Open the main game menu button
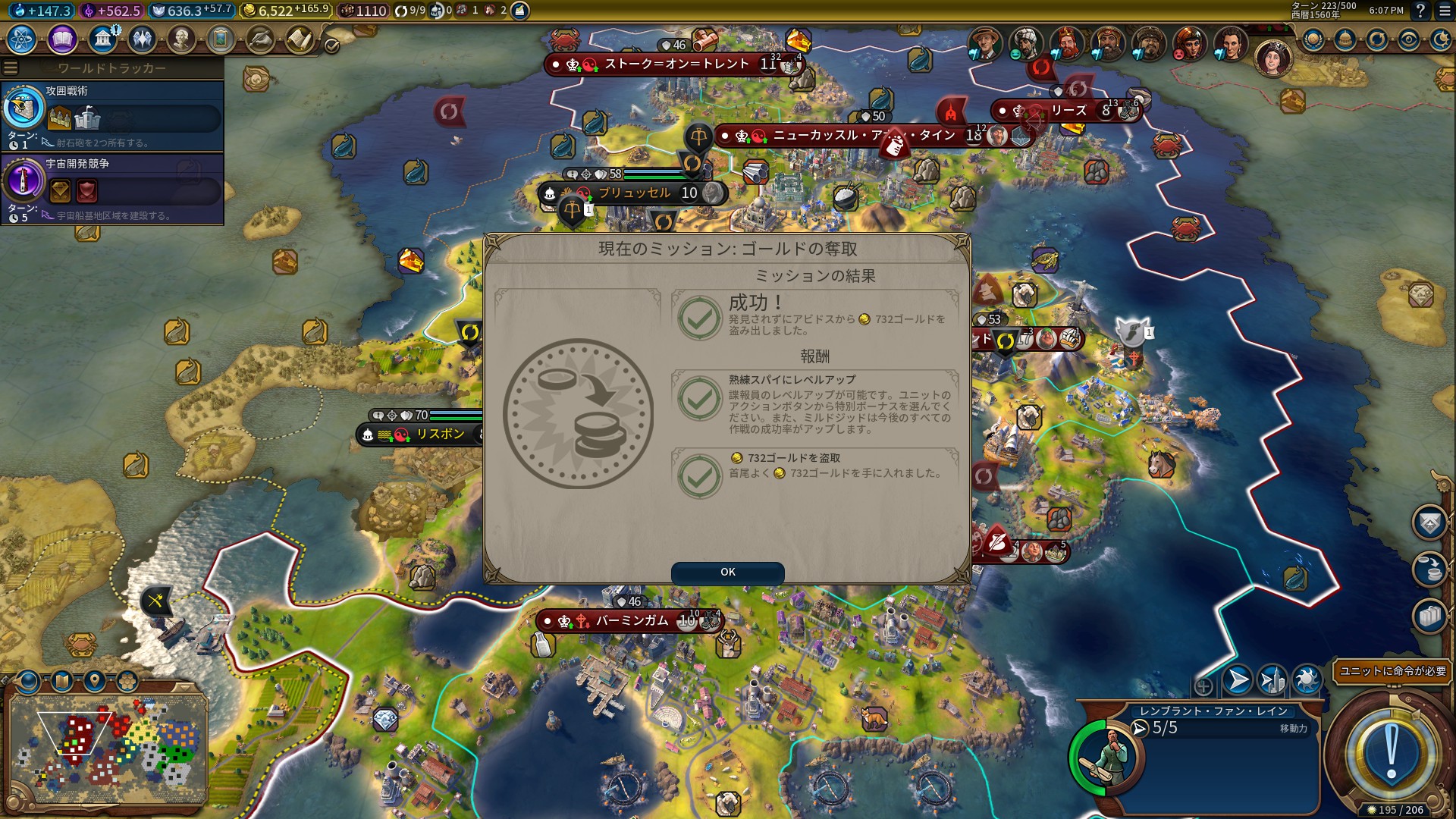Screen dimensions: 1456x819 (x=1445, y=11)
